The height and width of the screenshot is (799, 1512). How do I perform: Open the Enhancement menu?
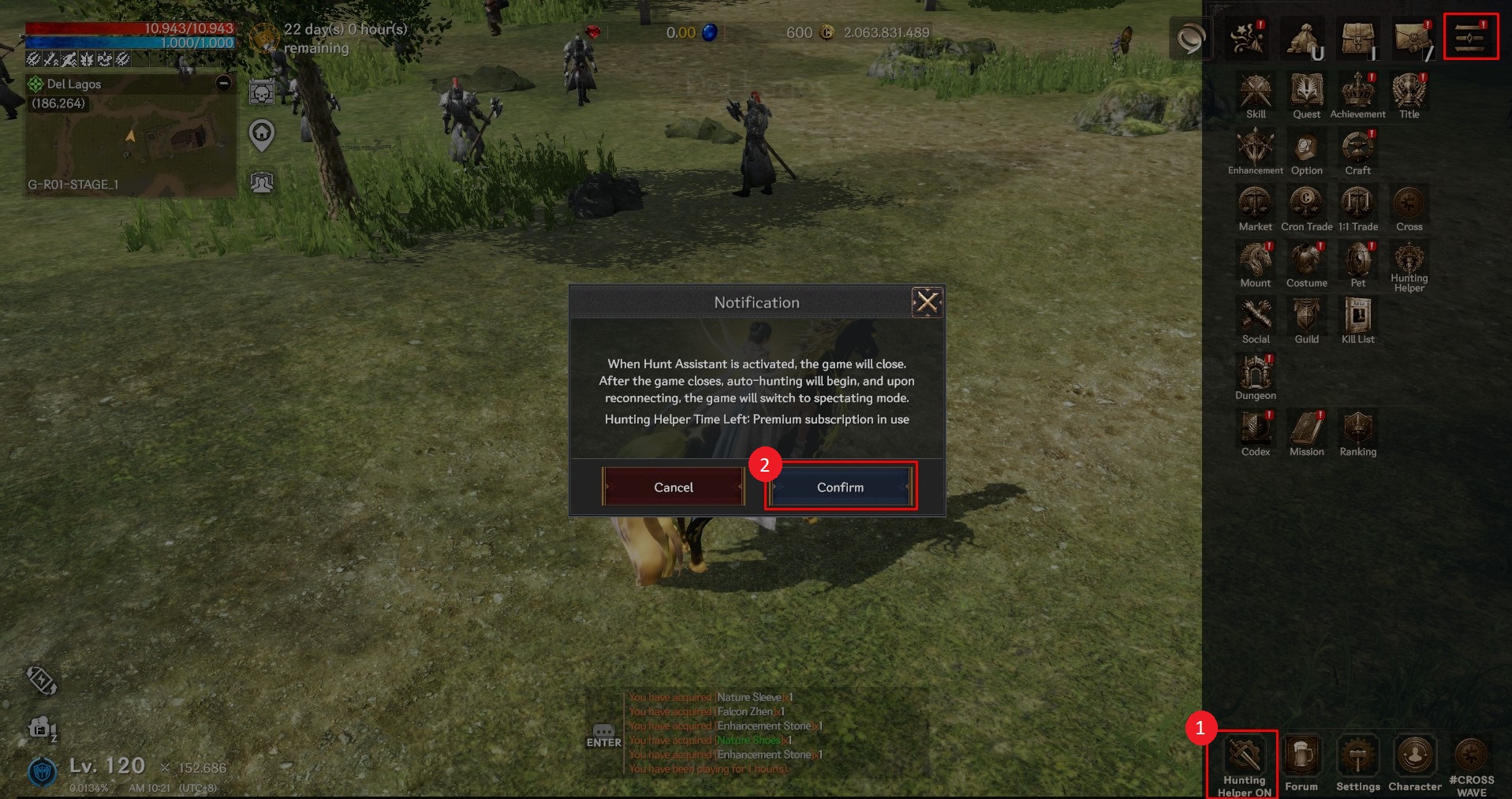tap(1255, 151)
